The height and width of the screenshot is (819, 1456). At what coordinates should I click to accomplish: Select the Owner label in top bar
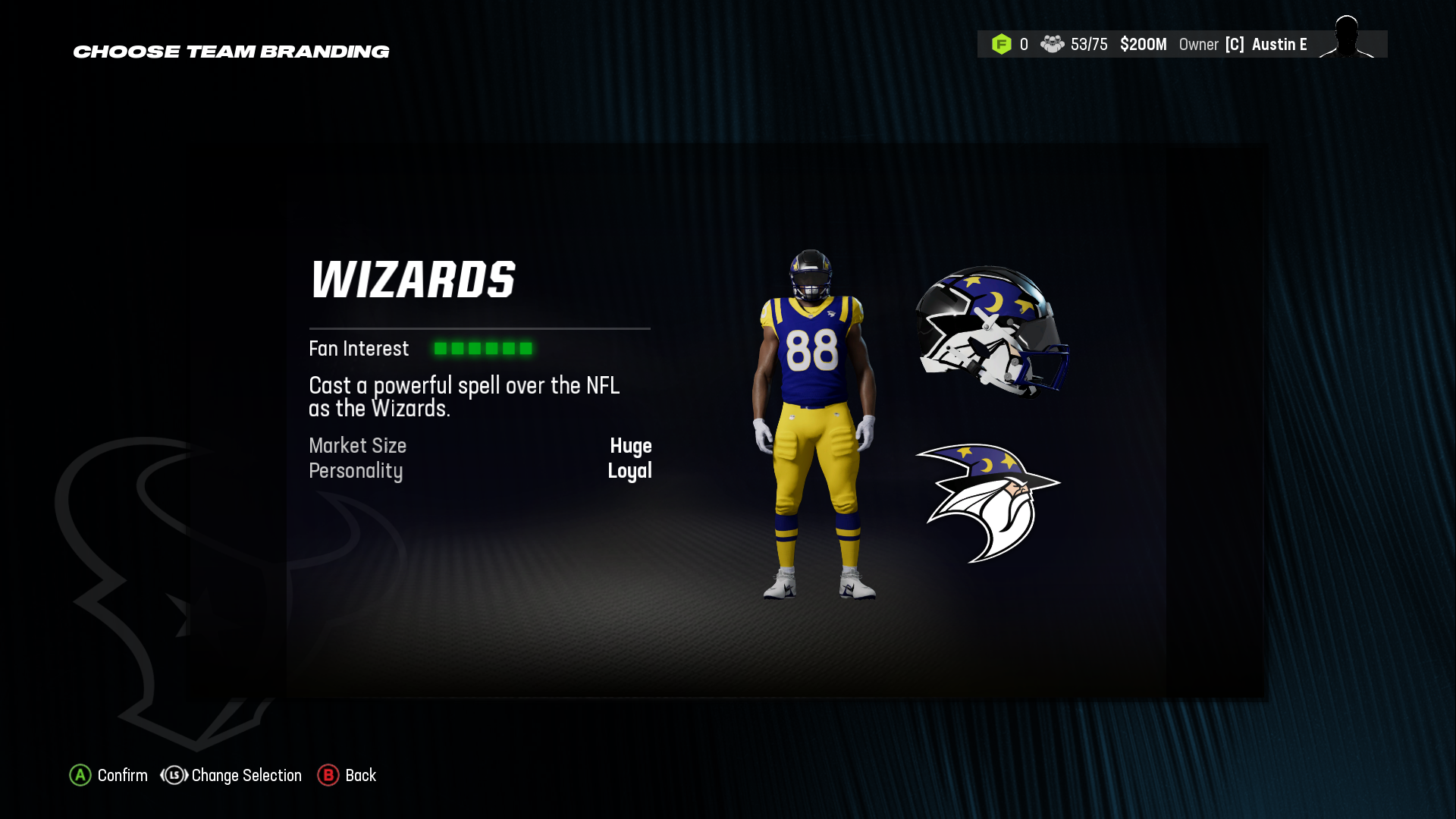1199,45
